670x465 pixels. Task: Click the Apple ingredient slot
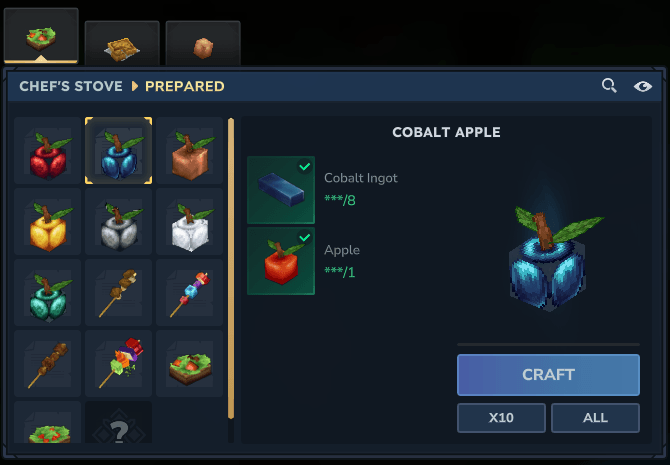coord(281,261)
